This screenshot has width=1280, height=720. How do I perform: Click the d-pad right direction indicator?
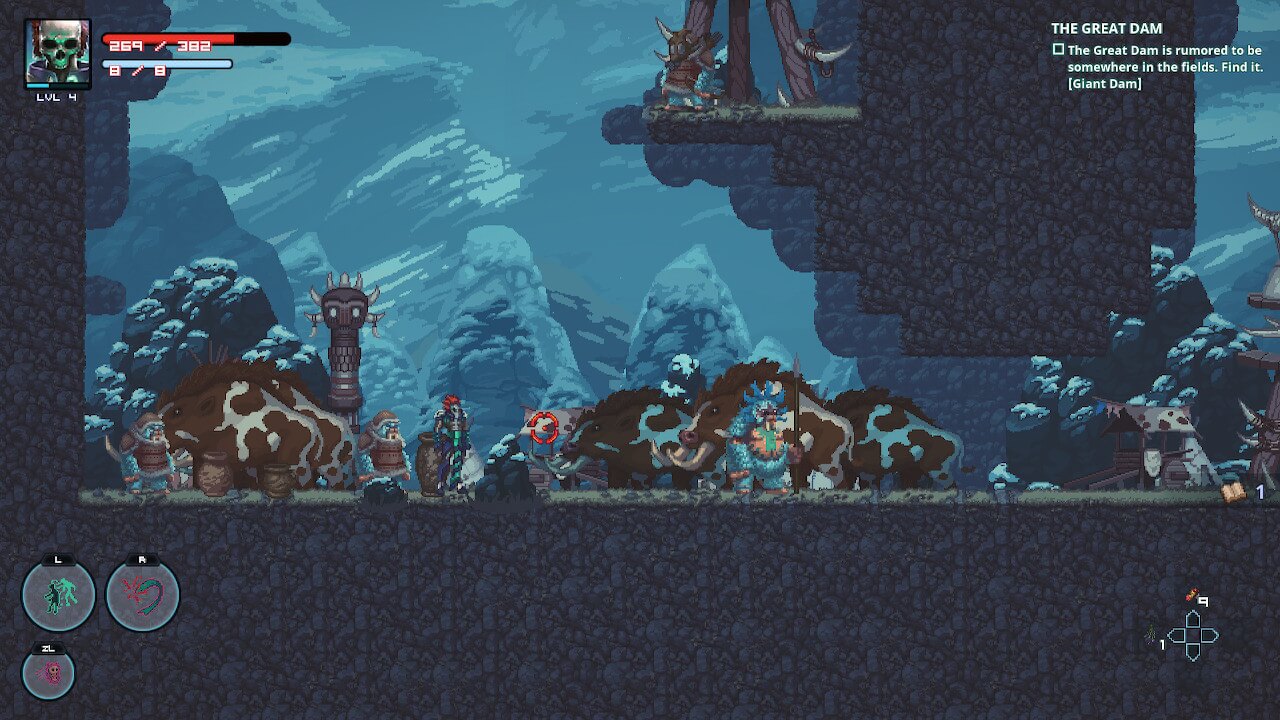(1208, 636)
